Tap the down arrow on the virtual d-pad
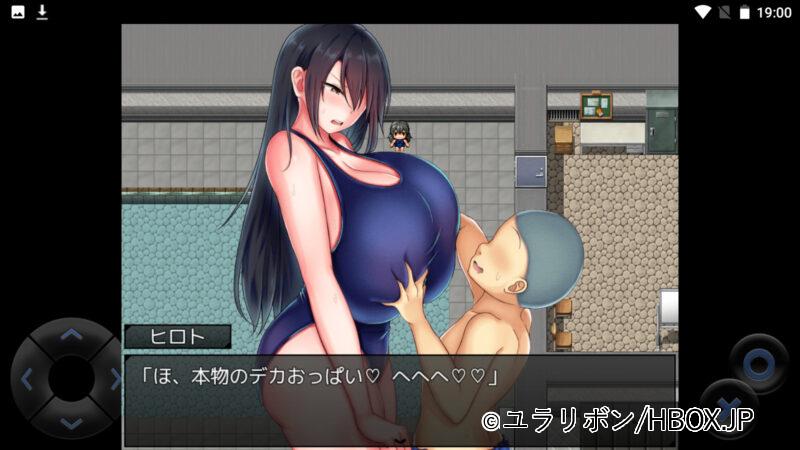The height and width of the screenshot is (450, 800). (70, 422)
